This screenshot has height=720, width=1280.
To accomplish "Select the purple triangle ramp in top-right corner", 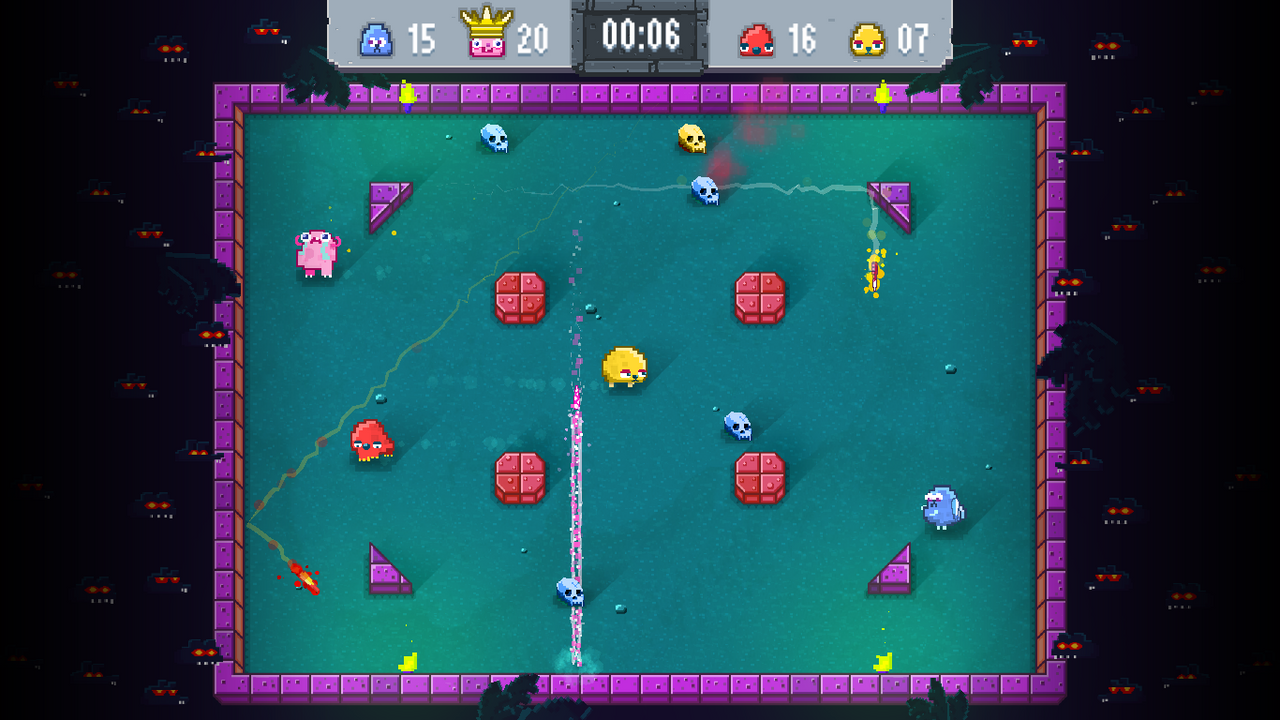I will tap(895, 200).
